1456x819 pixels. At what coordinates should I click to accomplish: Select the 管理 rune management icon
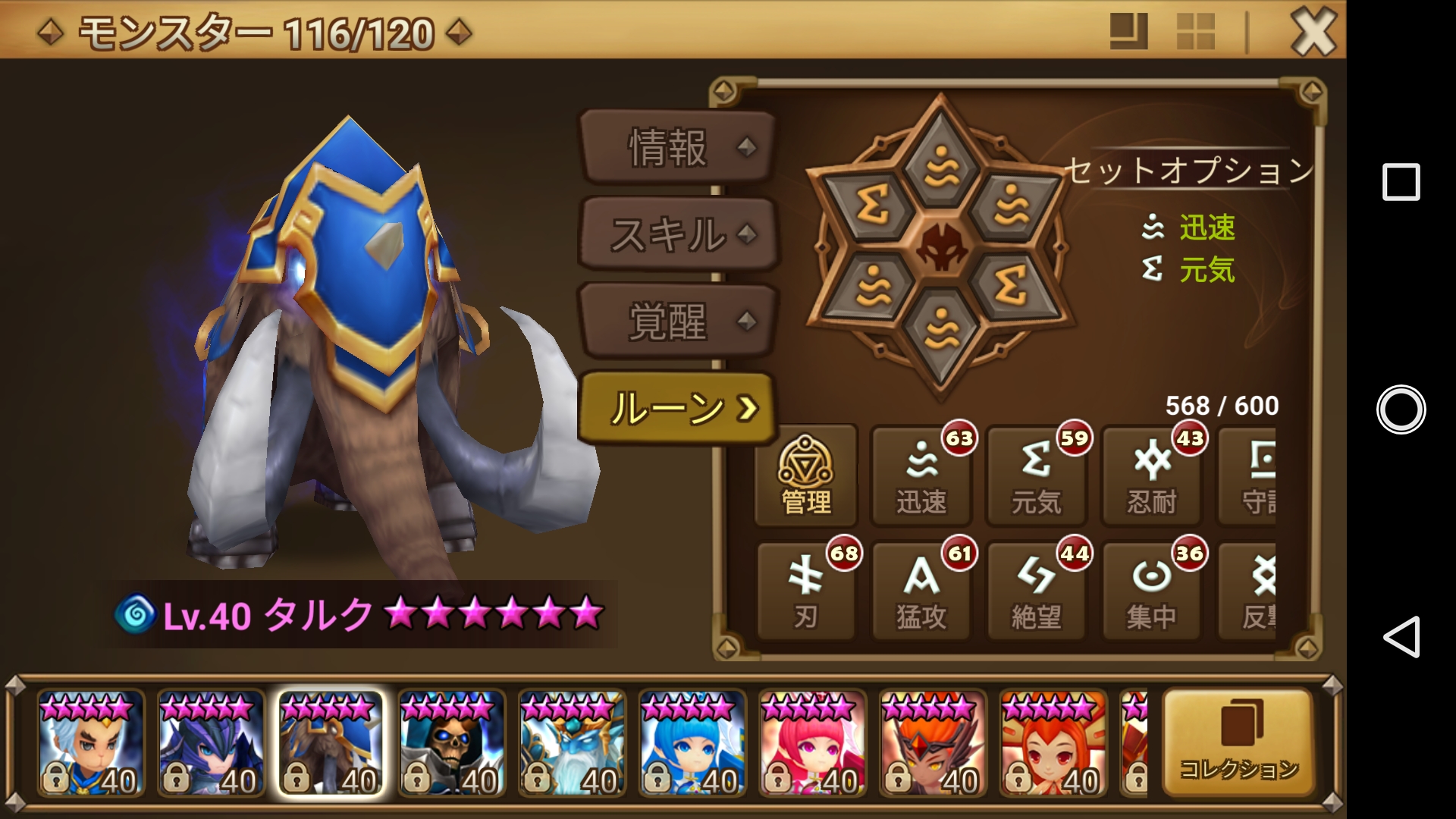tap(805, 476)
